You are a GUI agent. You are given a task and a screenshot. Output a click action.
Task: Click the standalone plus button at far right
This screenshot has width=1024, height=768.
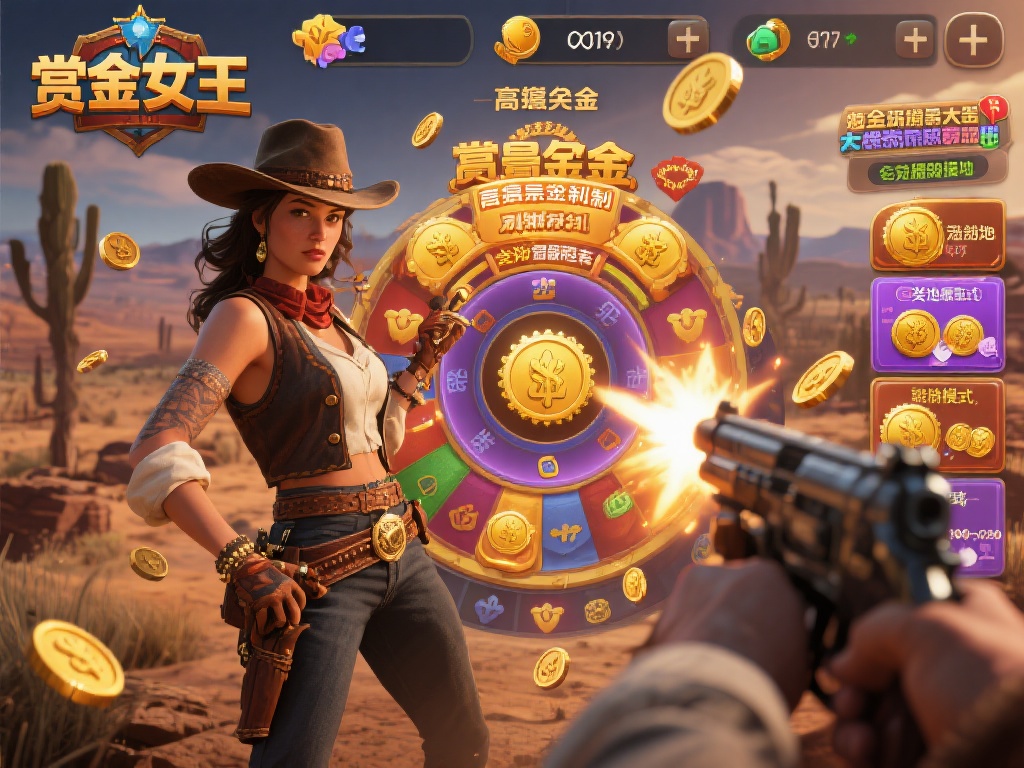[x=973, y=40]
